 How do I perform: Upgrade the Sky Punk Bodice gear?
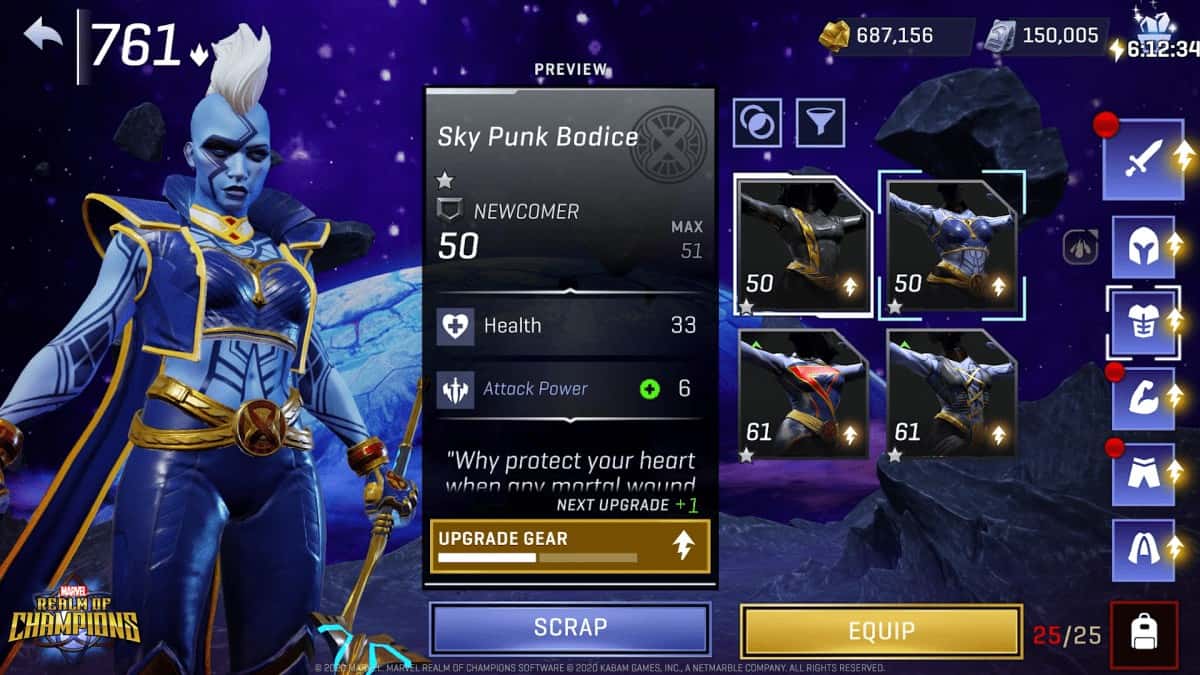[570, 546]
